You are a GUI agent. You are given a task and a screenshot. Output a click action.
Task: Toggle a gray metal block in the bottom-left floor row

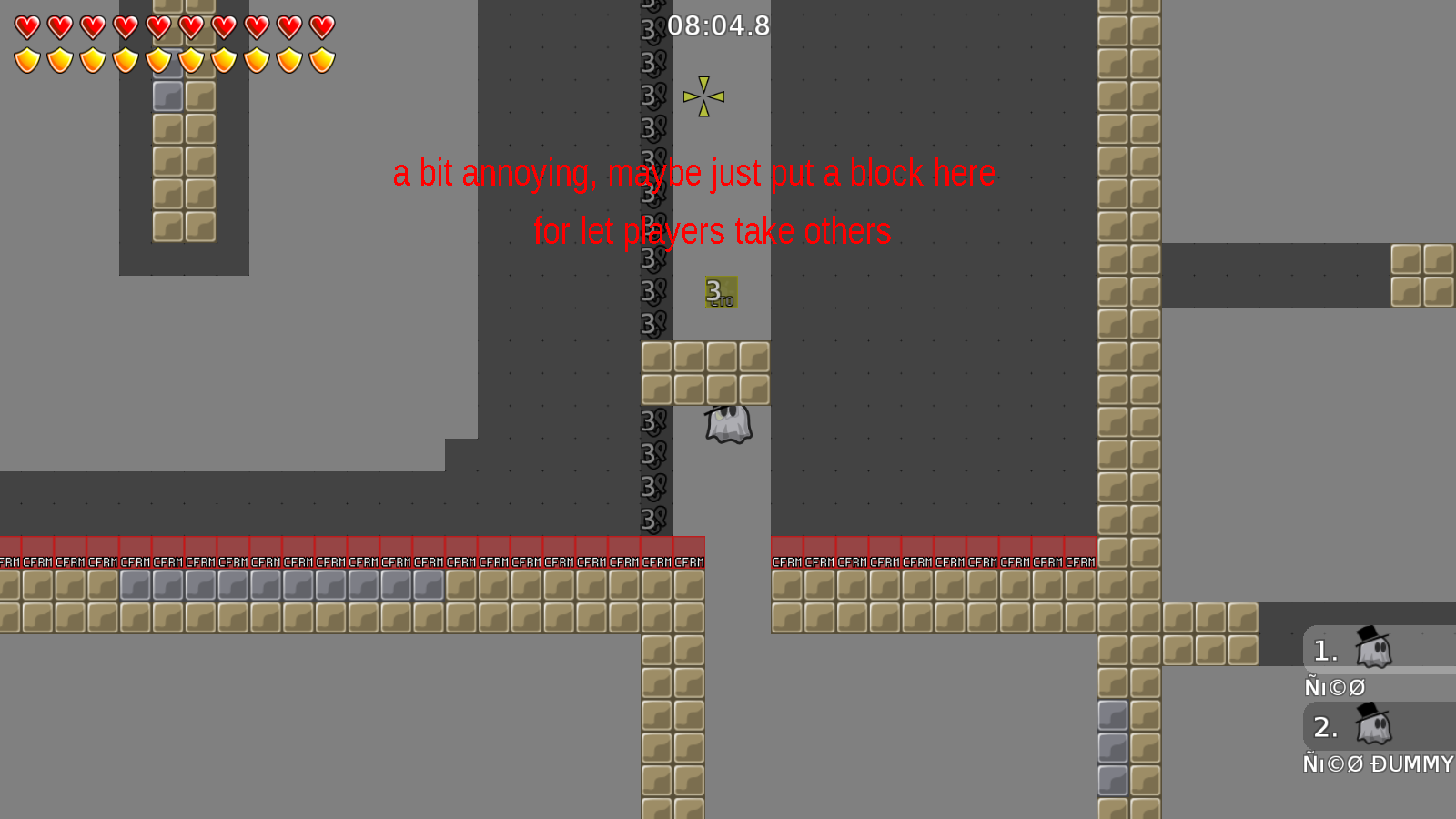[x=167, y=585]
